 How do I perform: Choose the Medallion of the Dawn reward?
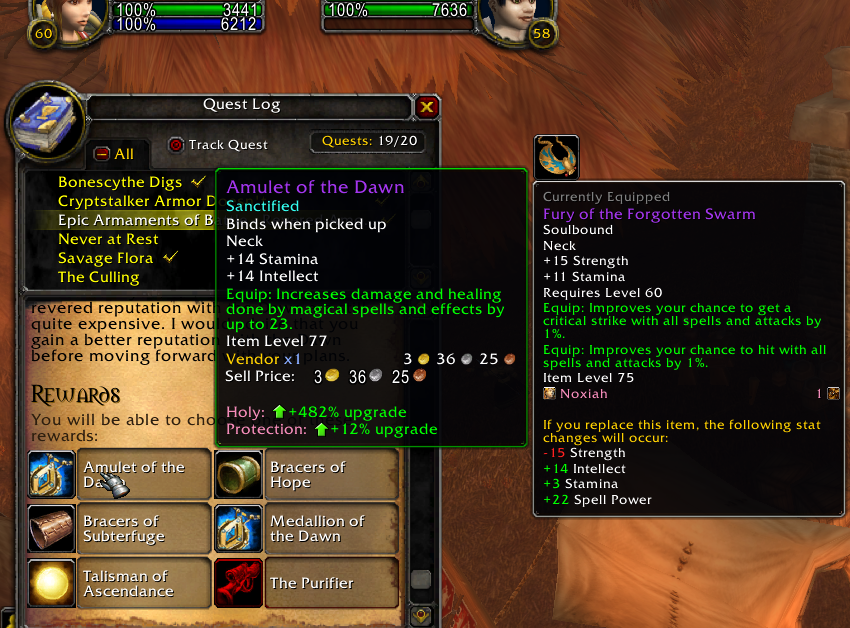[x=306, y=528]
